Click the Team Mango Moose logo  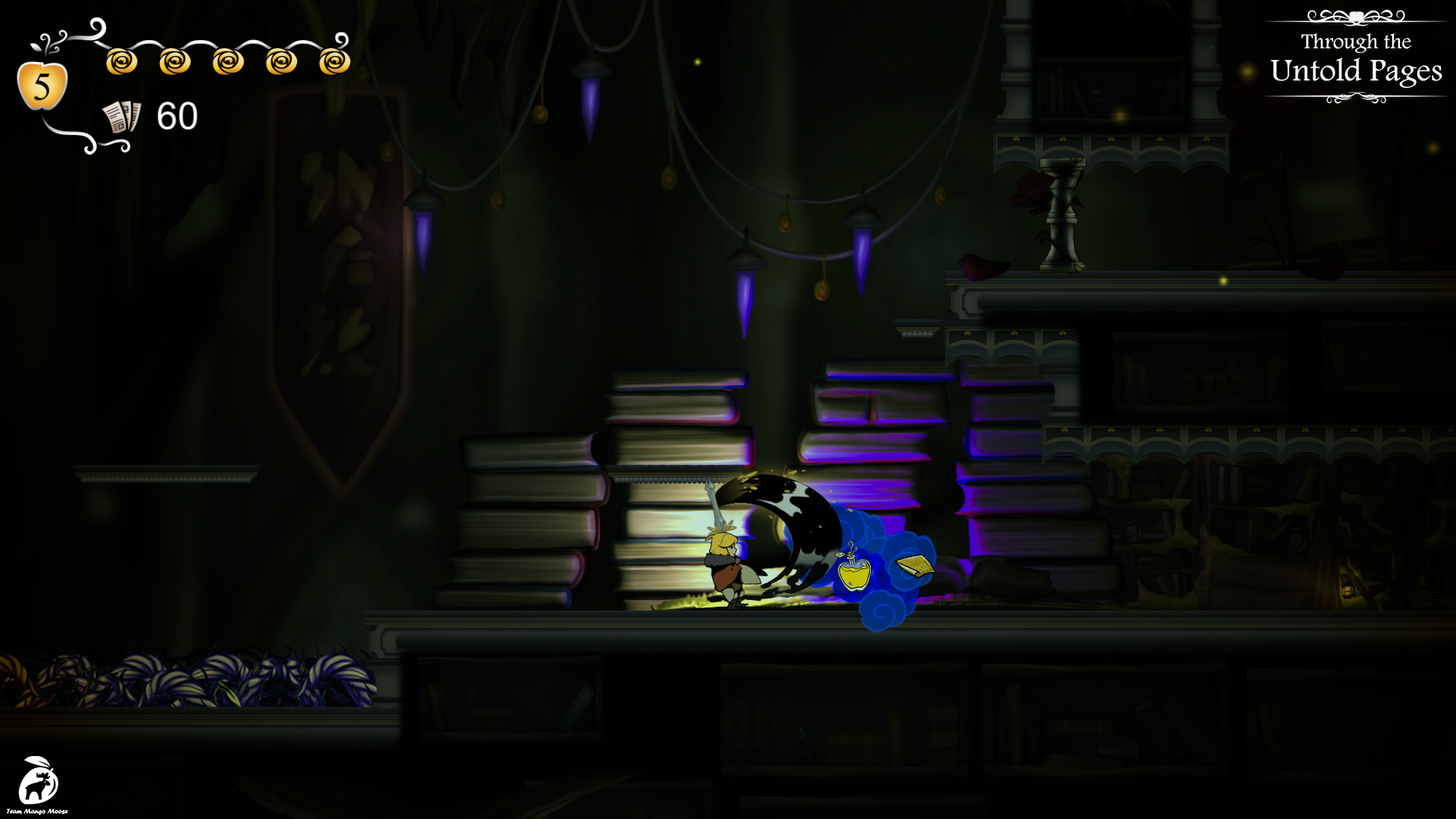click(x=37, y=783)
